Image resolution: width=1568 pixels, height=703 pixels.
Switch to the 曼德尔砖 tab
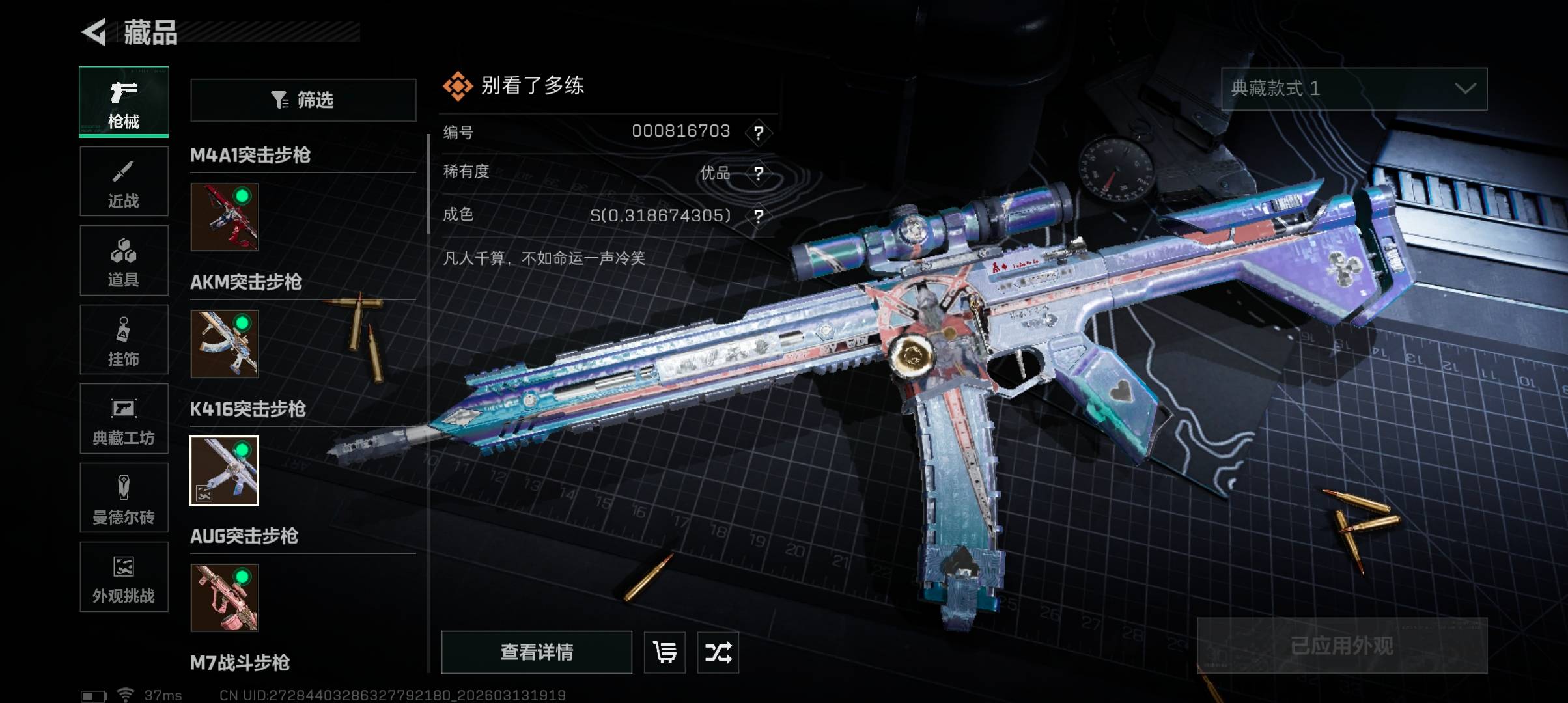click(x=124, y=498)
